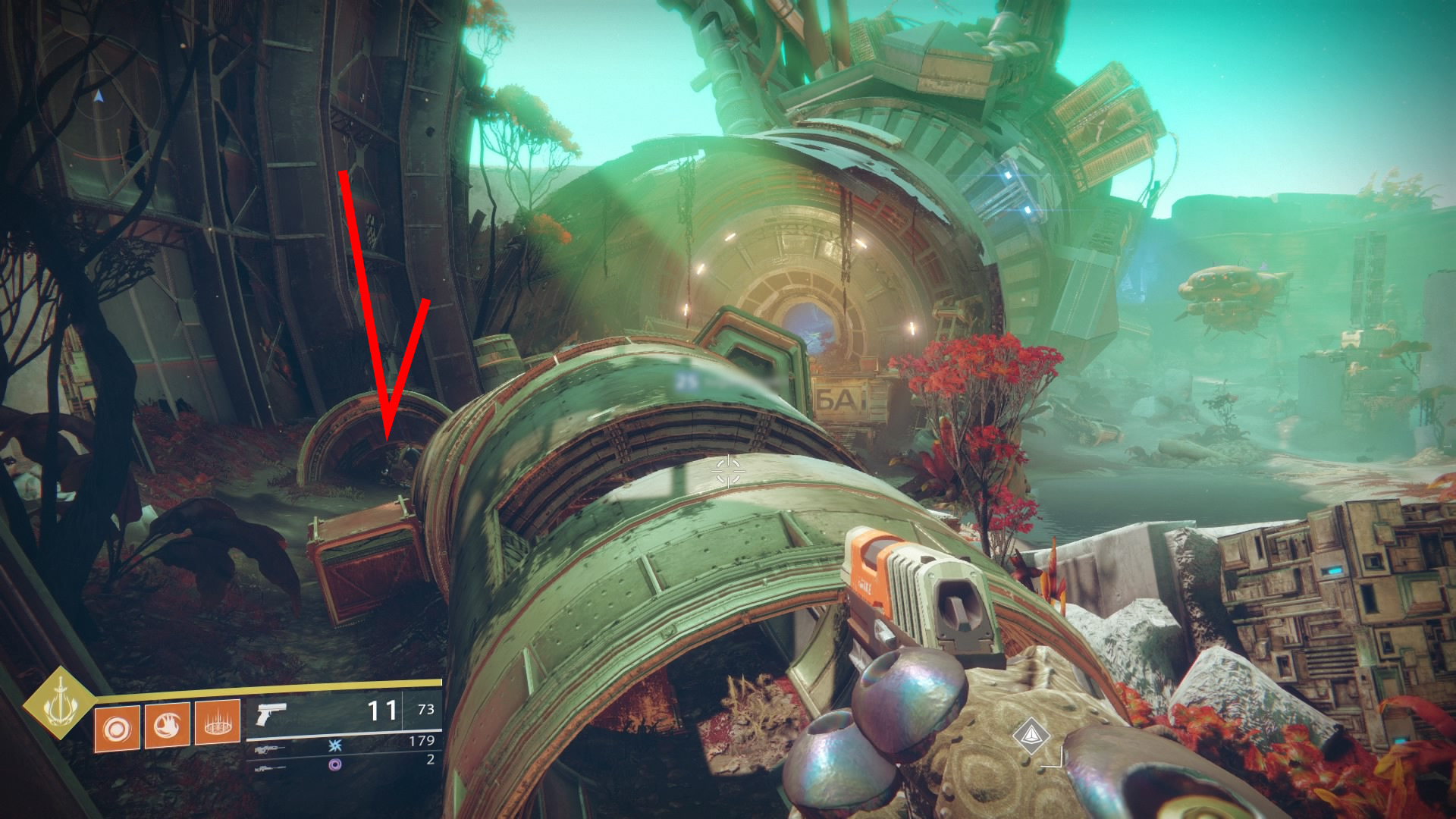This screenshot has height=819, width=1456.
Task: Select the grenade ability icon
Action: pos(117,729)
